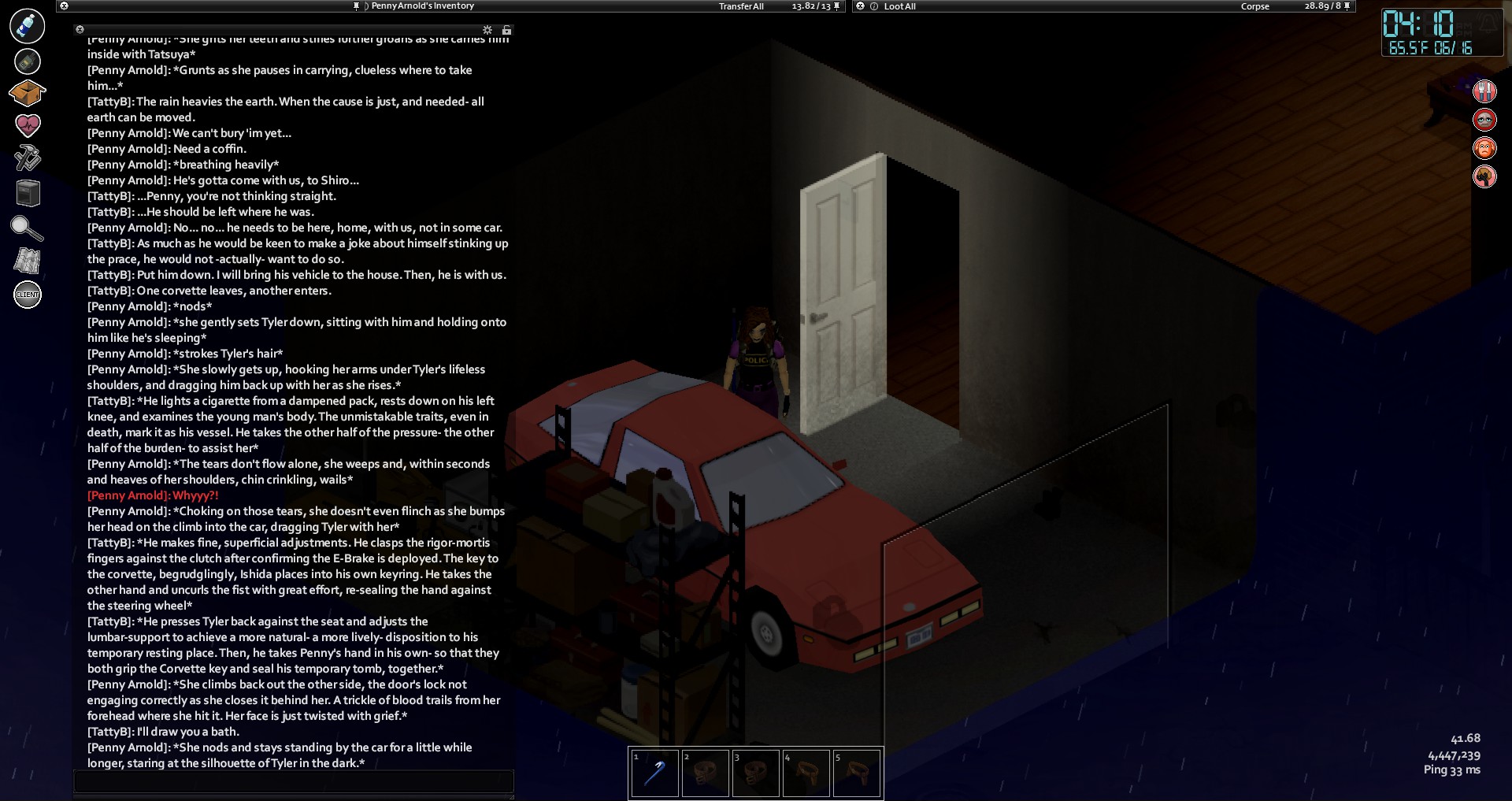
Task: Click the water bottle primary item icon
Action: point(27,26)
